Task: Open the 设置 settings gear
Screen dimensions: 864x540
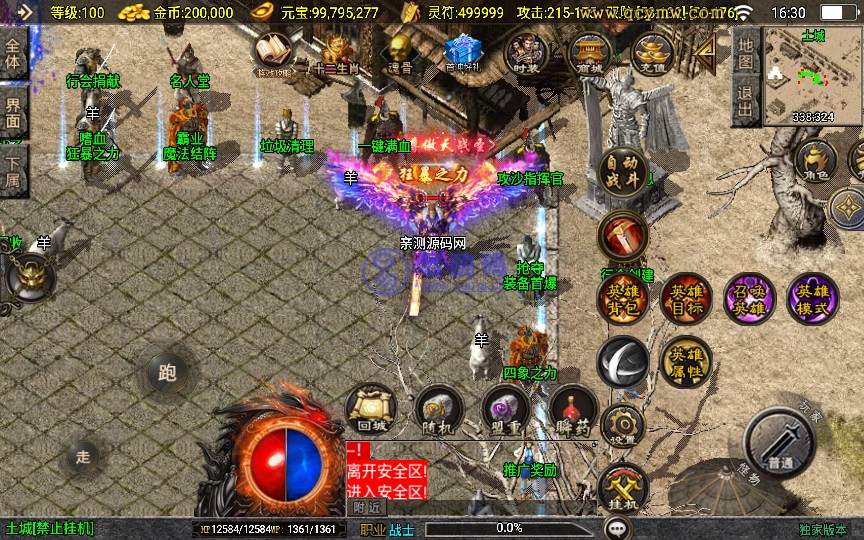Action: [x=623, y=424]
